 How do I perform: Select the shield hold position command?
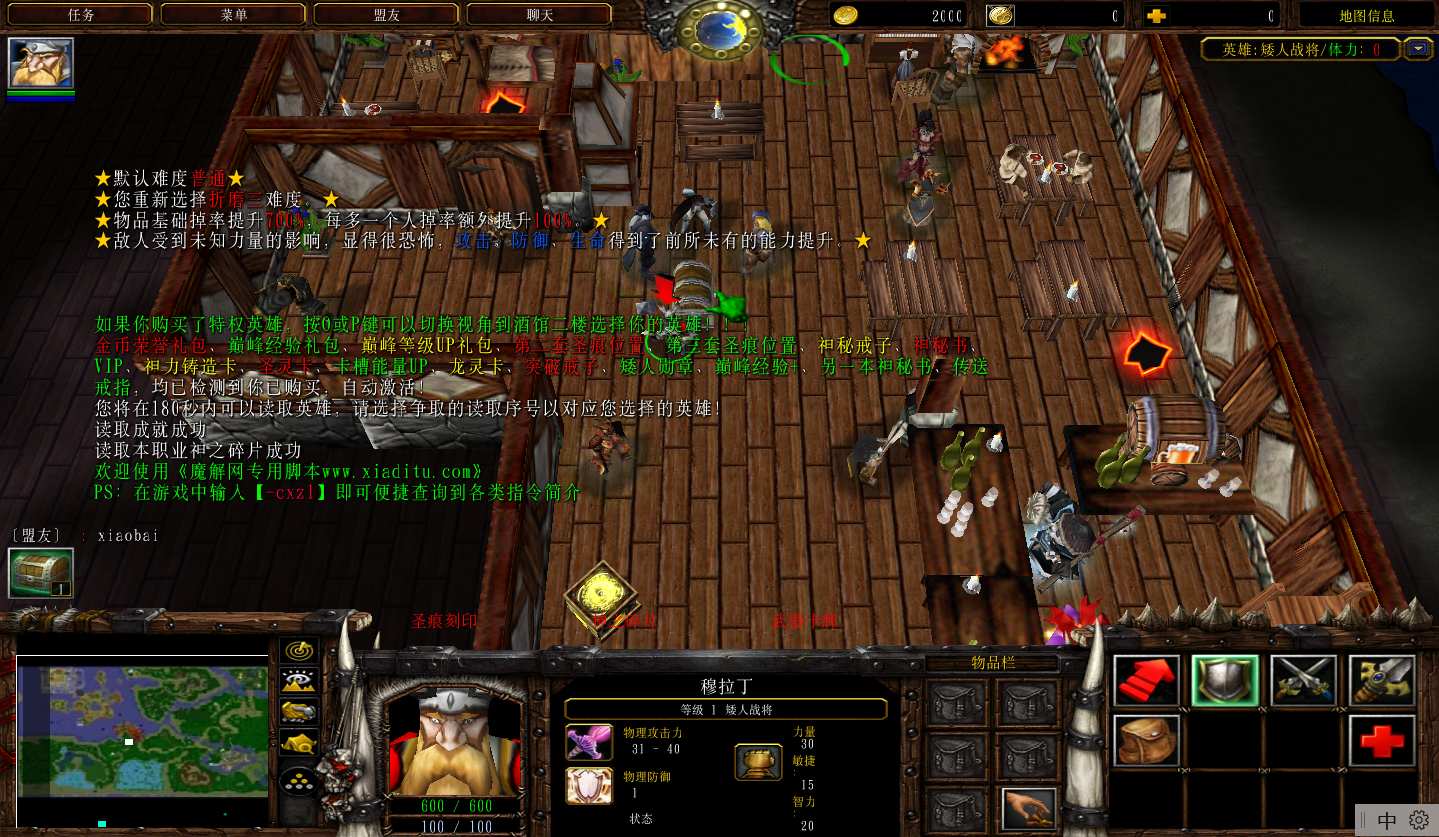coord(1225,681)
